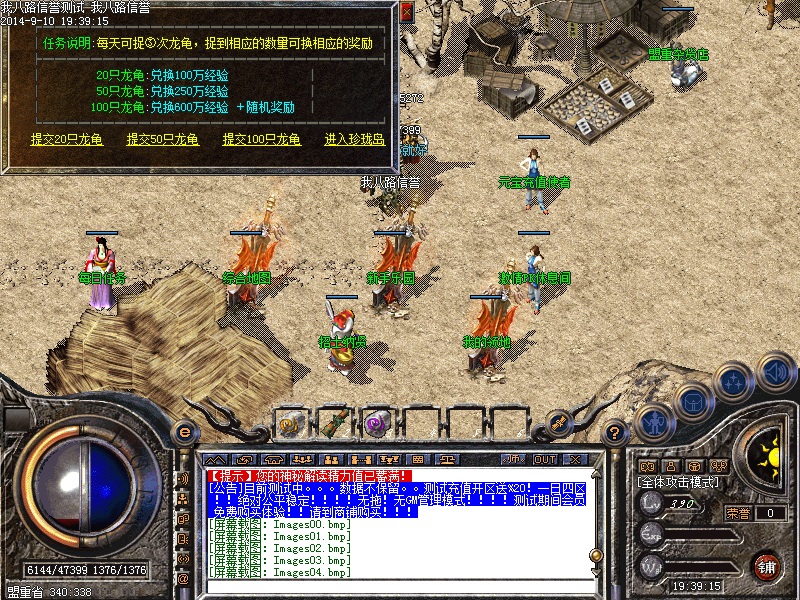The height and width of the screenshot is (600, 800).
Task: Click the chat text input line
Action: tap(400, 586)
